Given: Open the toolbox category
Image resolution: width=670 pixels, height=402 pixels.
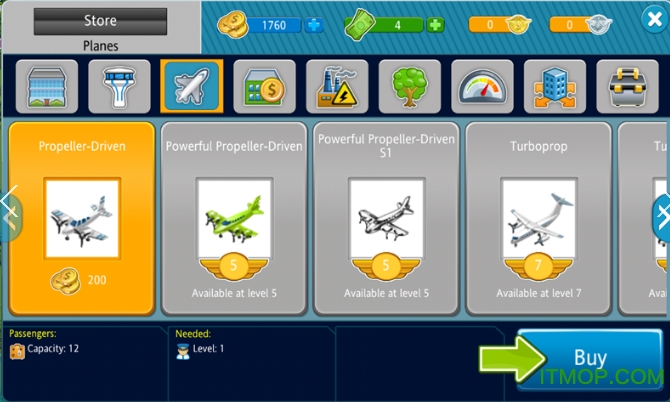Looking at the screenshot, I should (627, 87).
